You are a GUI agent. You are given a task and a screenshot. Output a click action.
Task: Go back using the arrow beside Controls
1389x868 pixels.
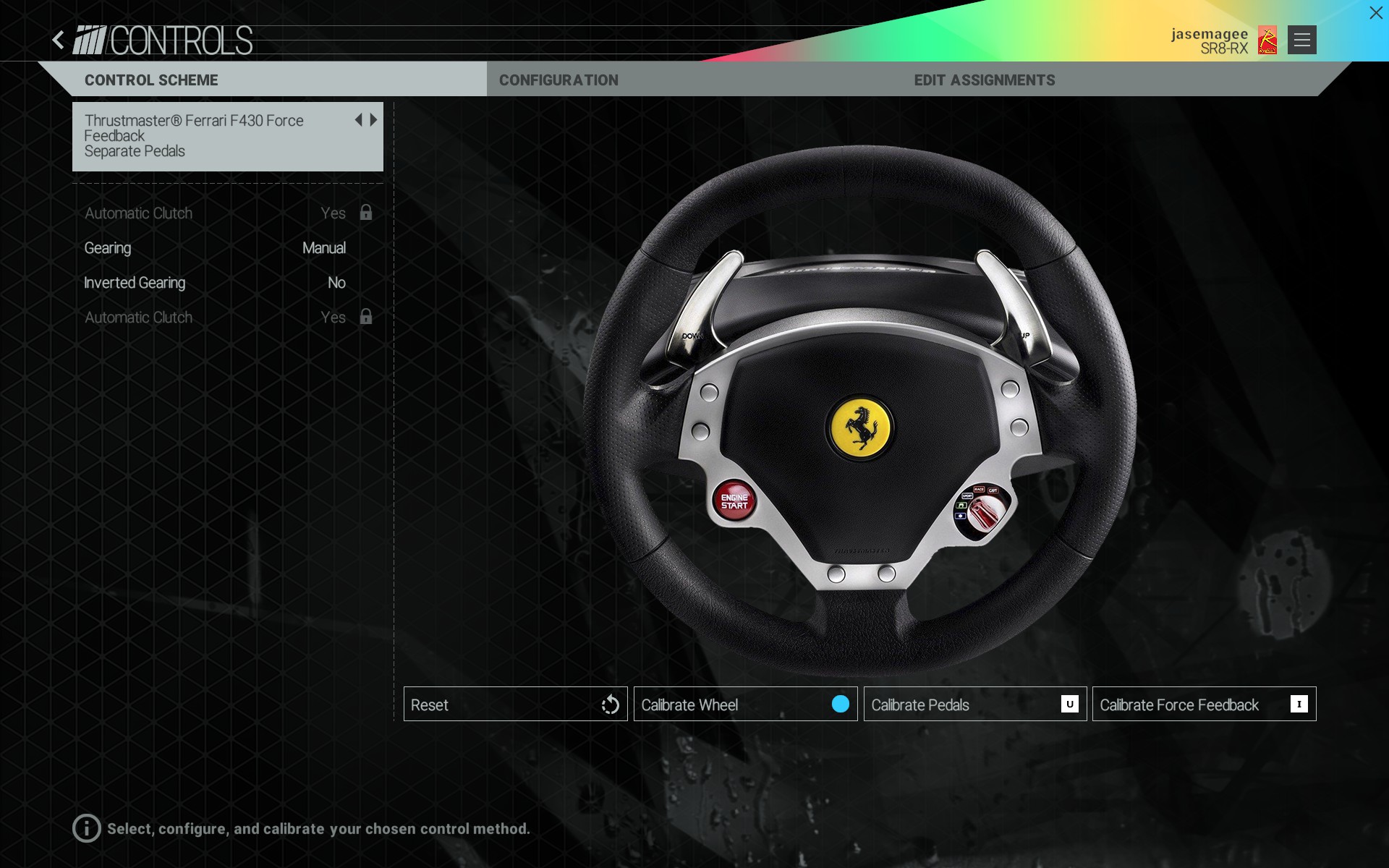(x=59, y=40)
